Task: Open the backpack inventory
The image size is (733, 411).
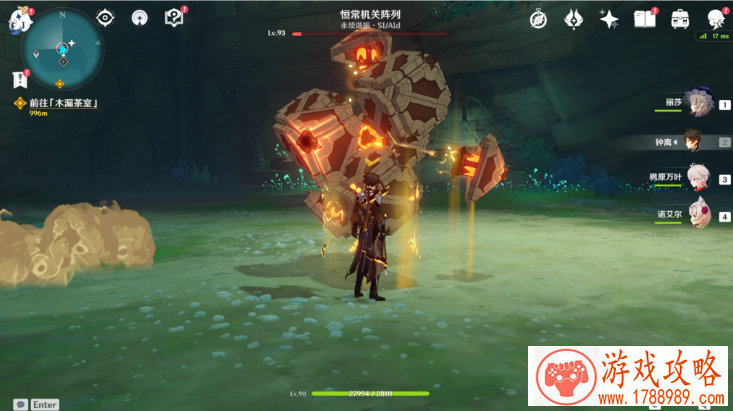Action: point(680,18)
